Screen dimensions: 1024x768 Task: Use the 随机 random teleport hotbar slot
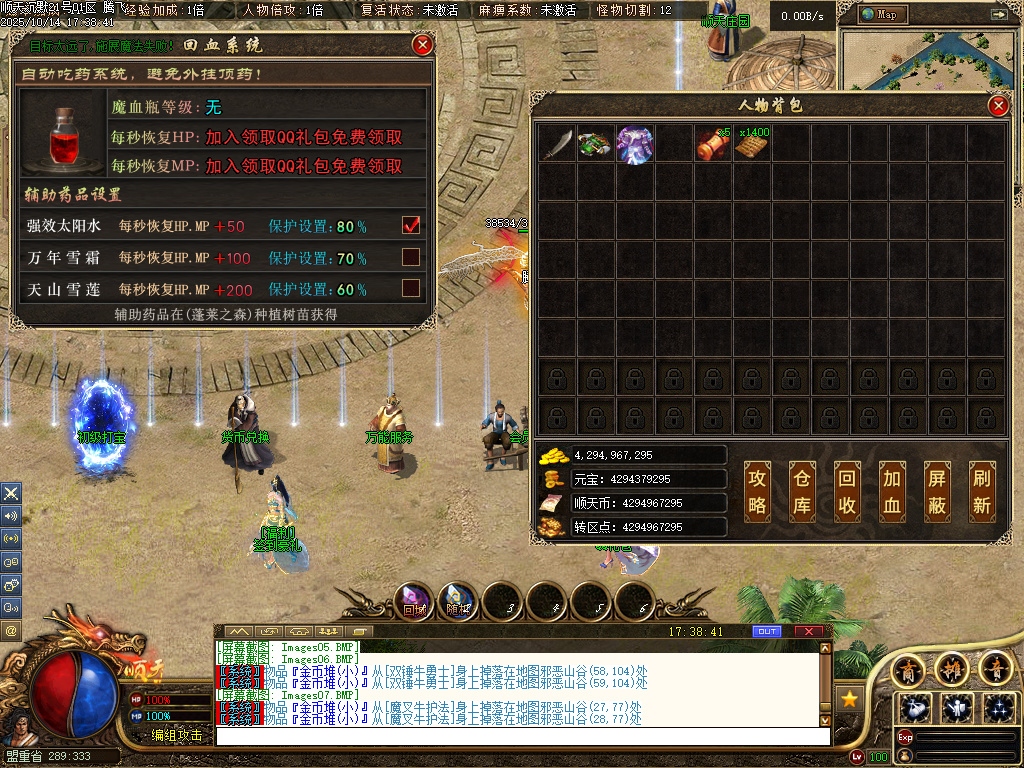[x=459, y=601]
